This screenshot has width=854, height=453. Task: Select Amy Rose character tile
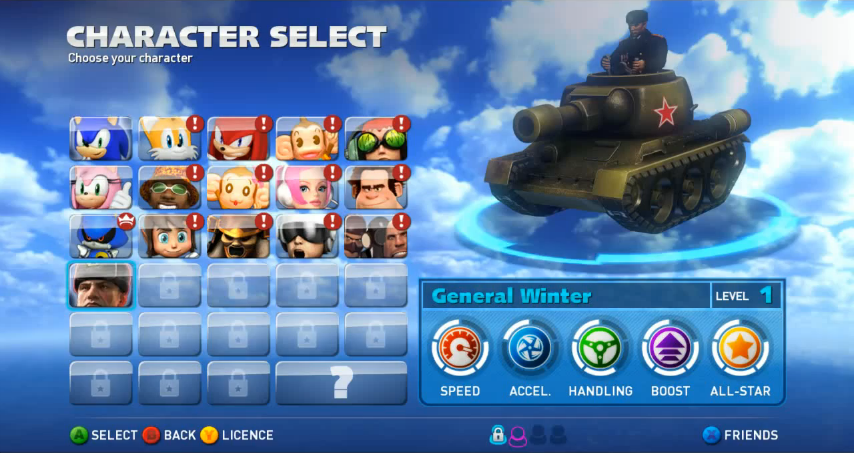click(100, 187)
